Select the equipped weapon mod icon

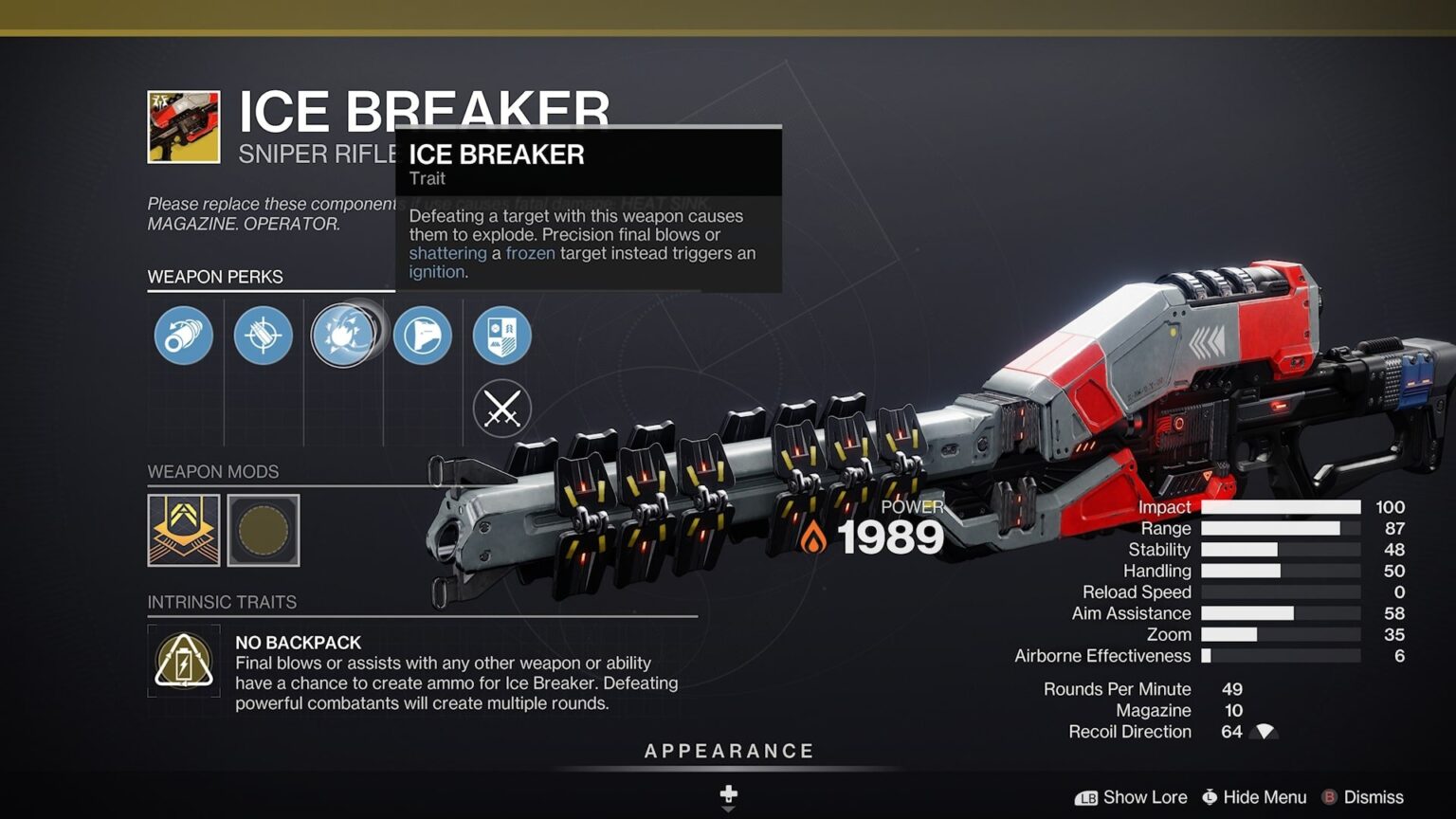(183, 531)
